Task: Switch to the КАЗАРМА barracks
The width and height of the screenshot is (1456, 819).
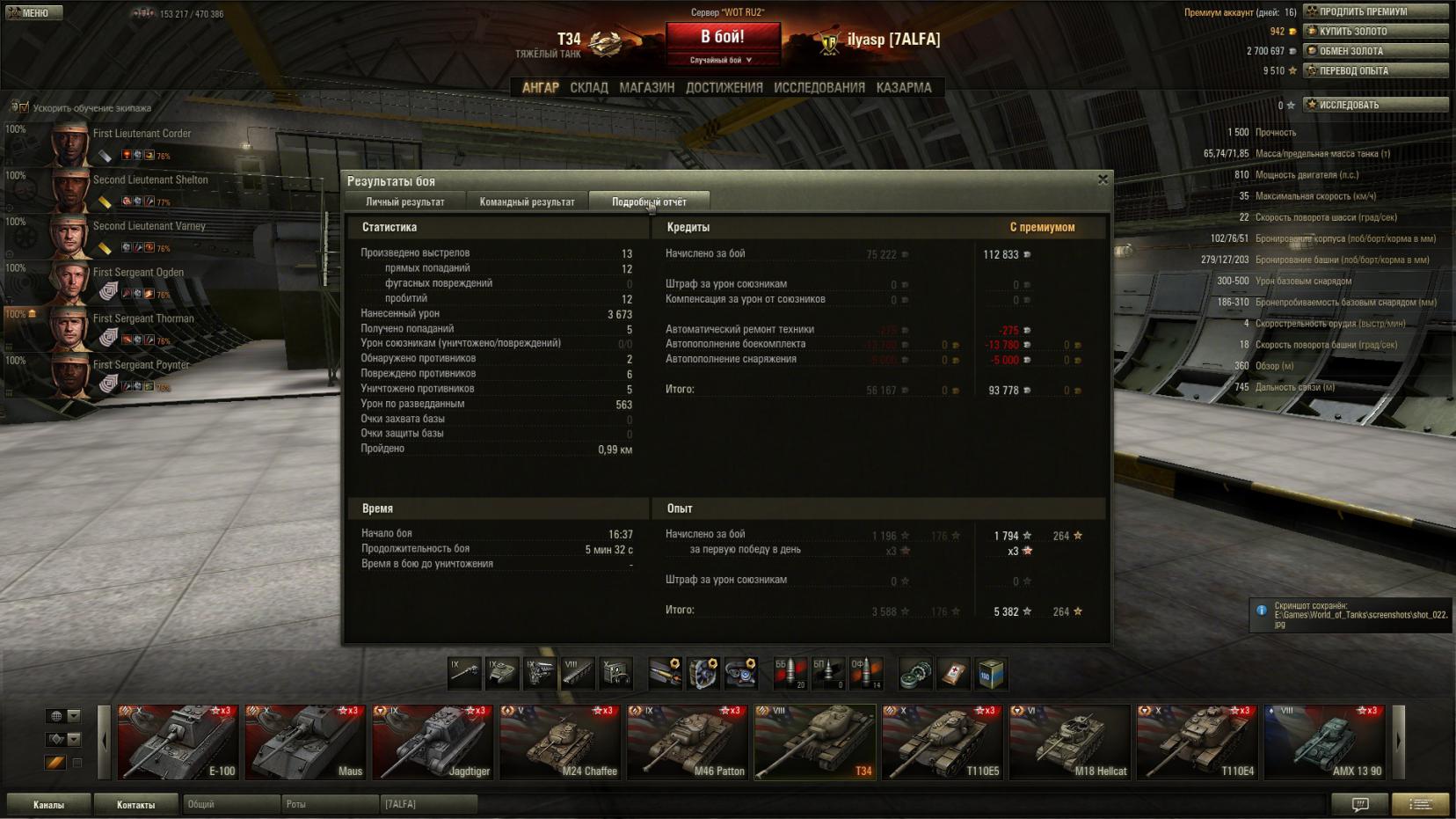Action: [903, 88]
